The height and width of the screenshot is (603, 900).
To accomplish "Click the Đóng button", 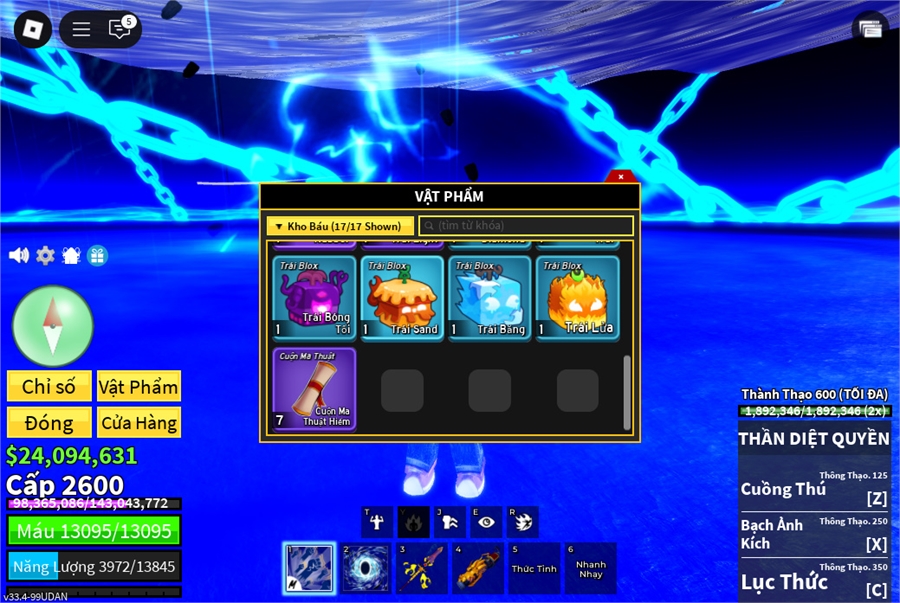I will click(x=49, y=422).
